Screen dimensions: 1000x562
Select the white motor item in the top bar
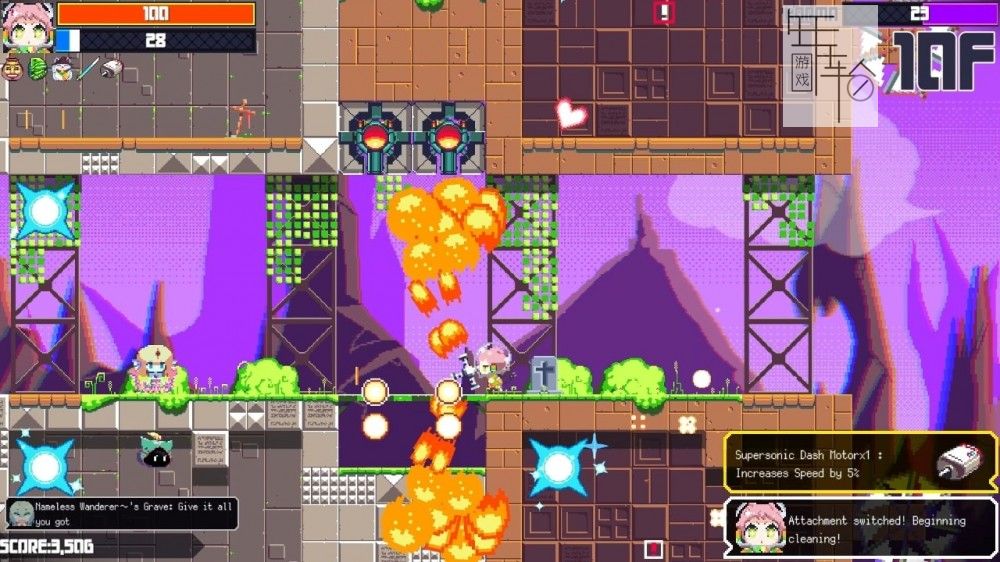[x=112, y=68]
